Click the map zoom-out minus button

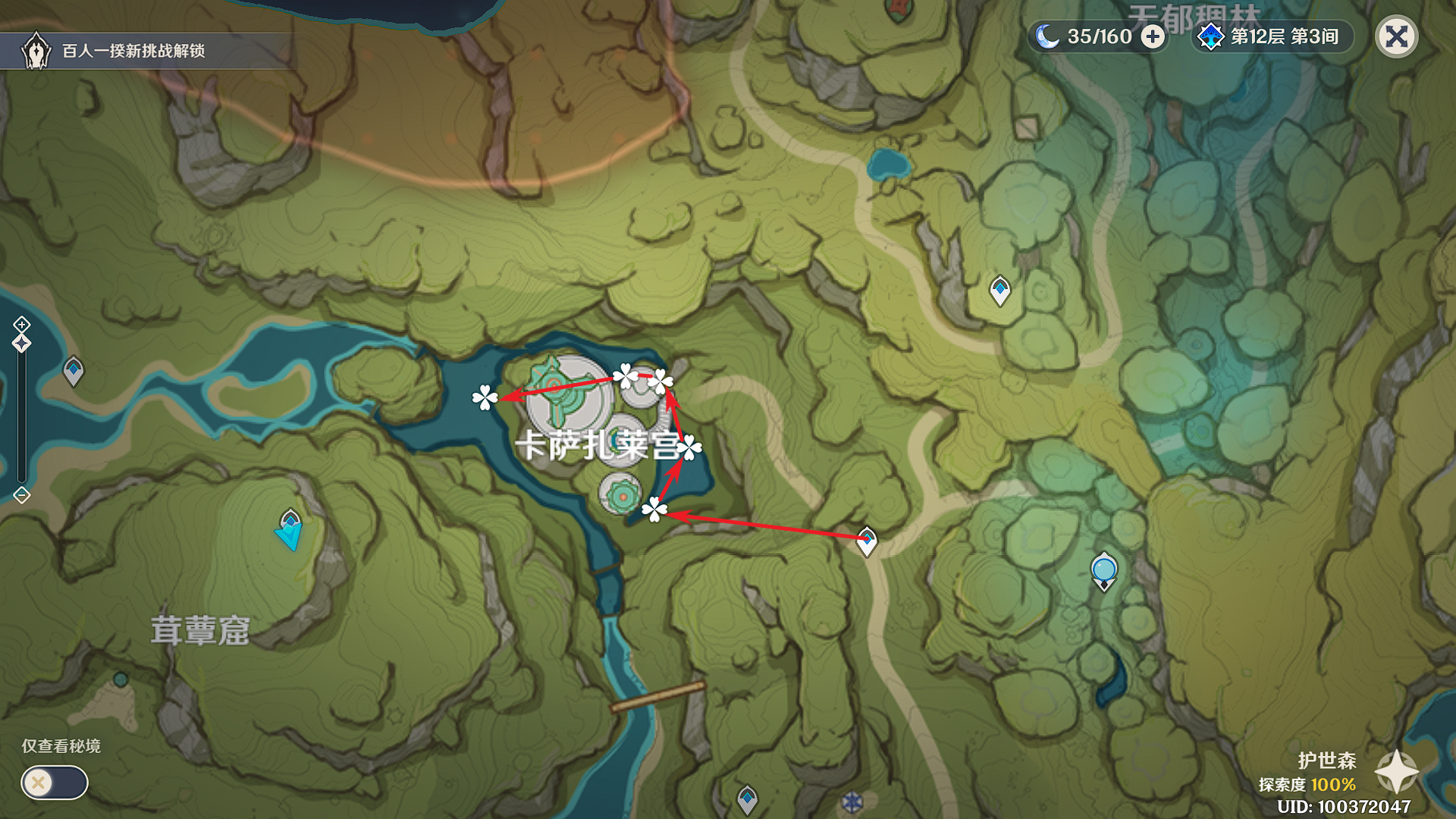21,495
